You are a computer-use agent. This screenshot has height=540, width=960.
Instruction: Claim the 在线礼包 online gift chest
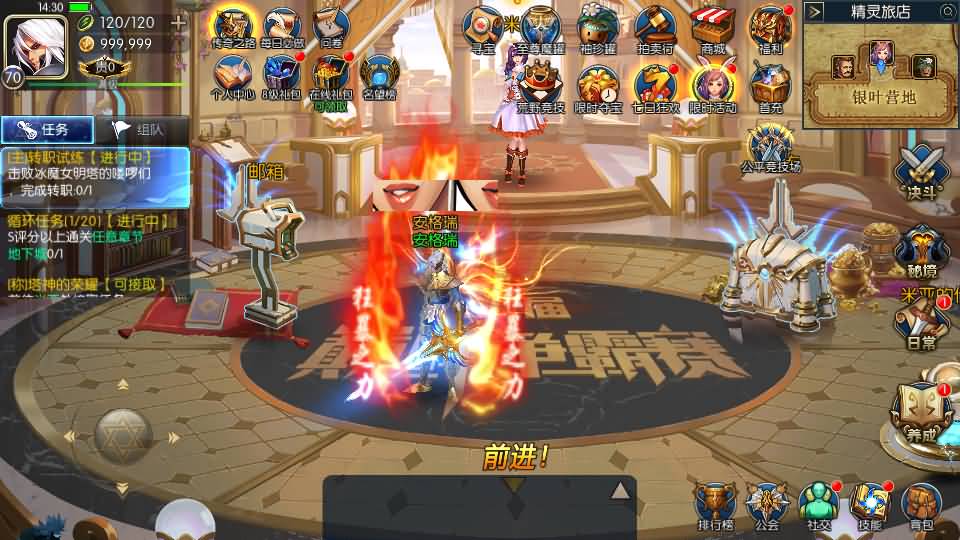click(x=330, y=76)
